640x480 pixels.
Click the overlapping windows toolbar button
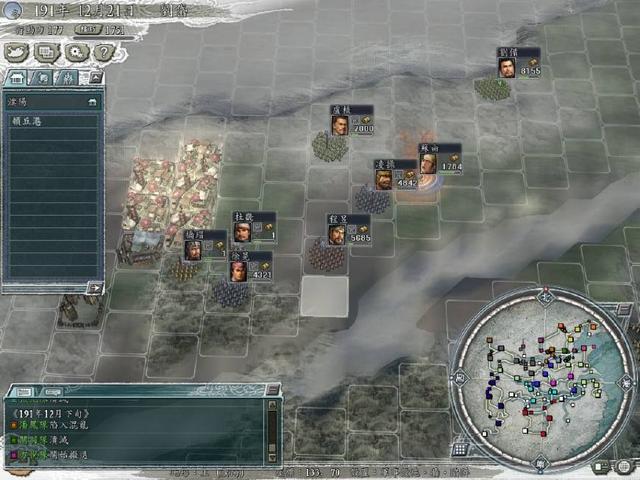coord(47,52)
